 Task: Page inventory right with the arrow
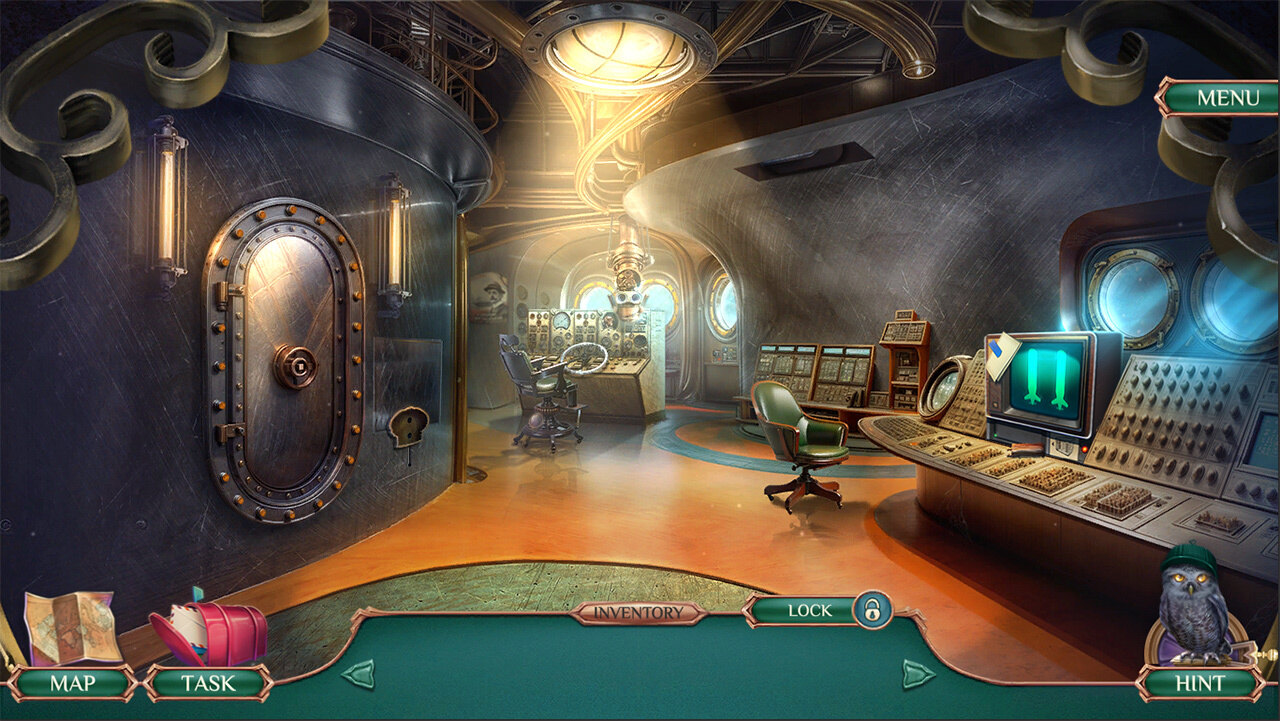(918, 673)
